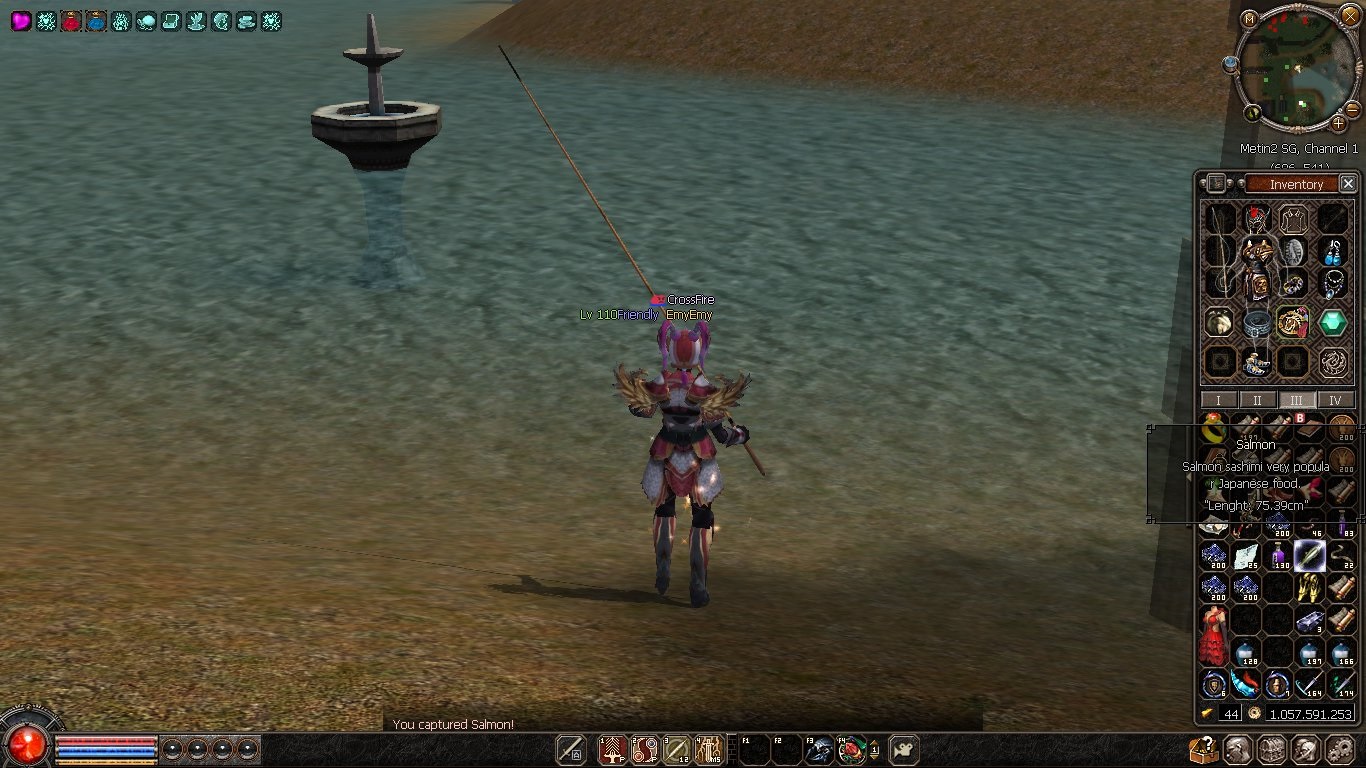This screenshot has width=1366, height=768.
Task: Open the help chest with question mark
Action: [x=1204, y=749]
